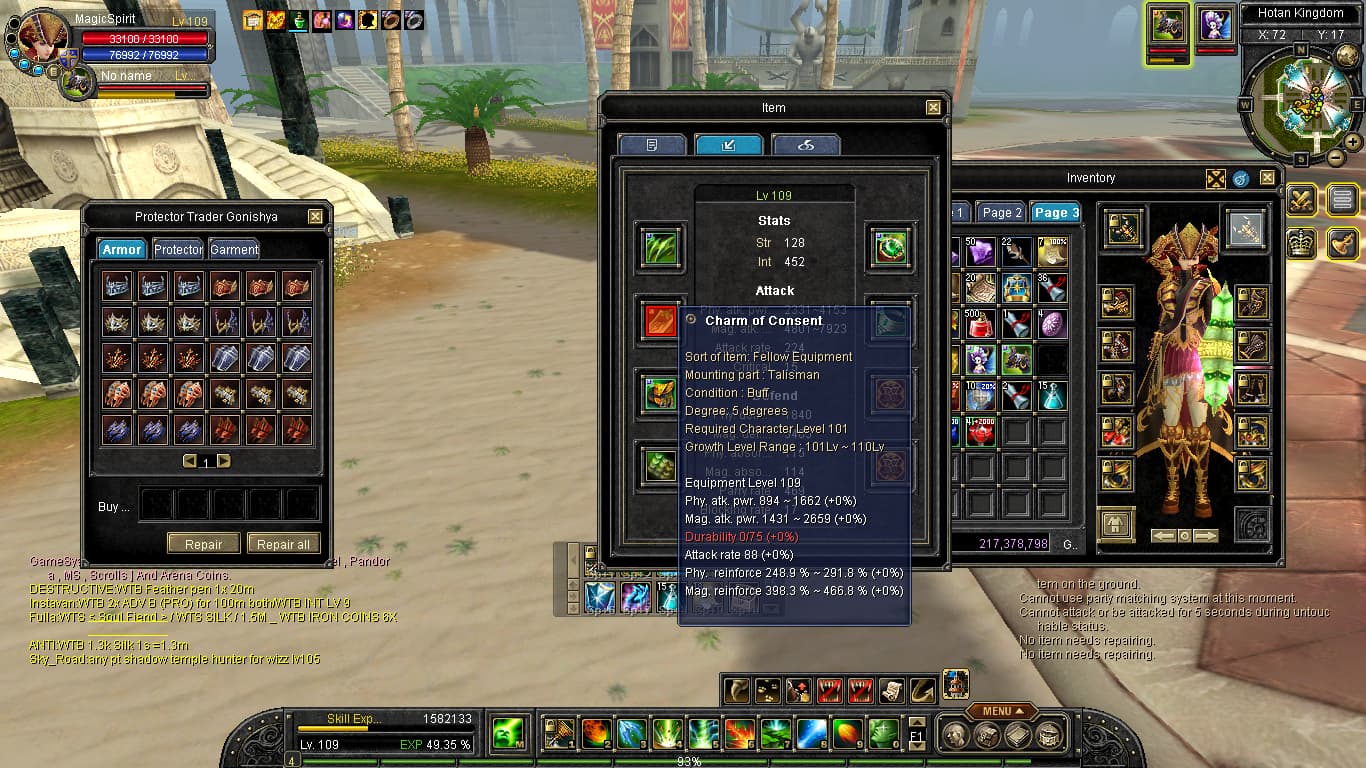The image size is (1366, 768).
Task: Close the Item window
Action: pos(933,108)
